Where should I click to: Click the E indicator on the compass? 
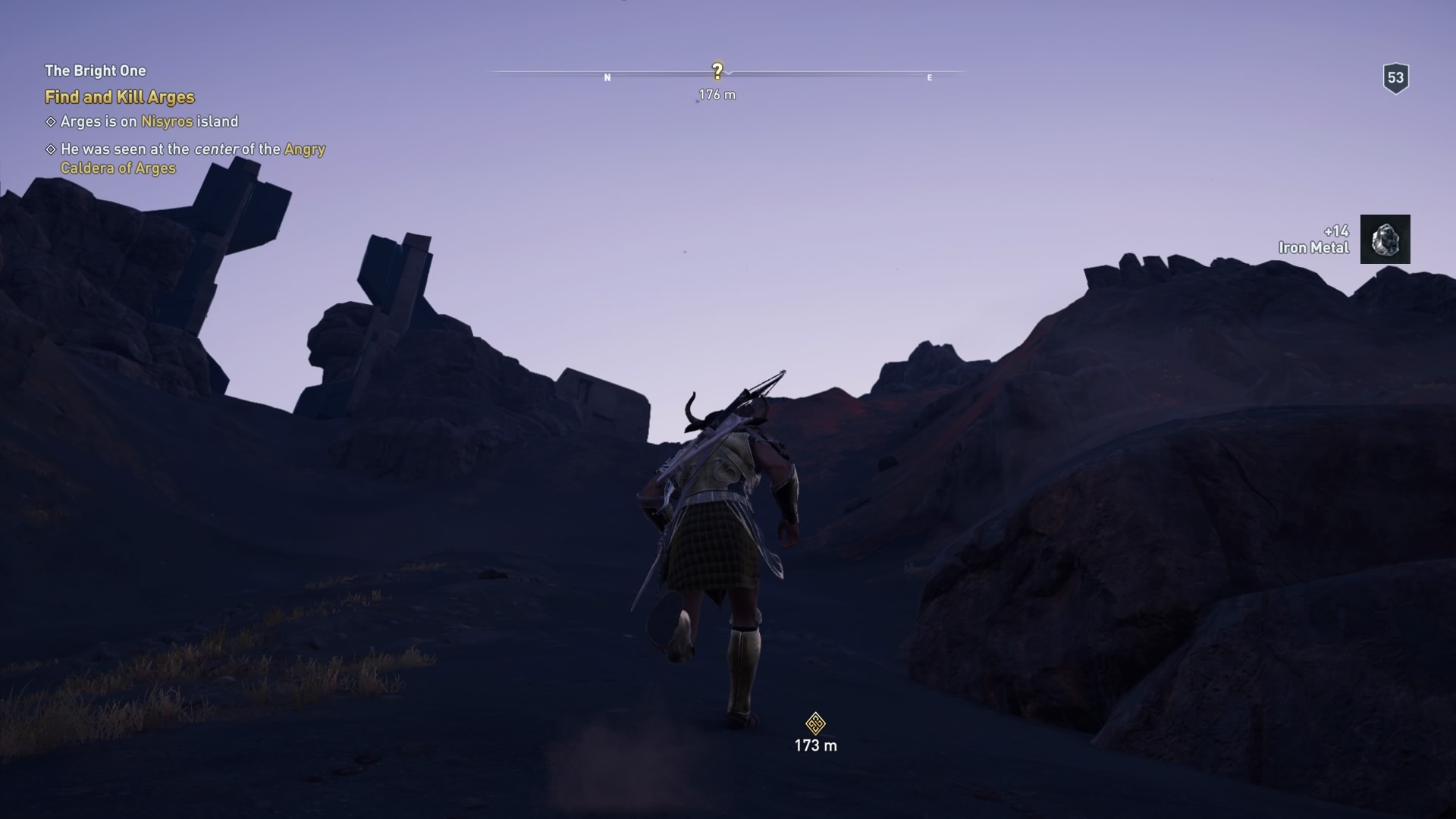click(x=929, y=77)
